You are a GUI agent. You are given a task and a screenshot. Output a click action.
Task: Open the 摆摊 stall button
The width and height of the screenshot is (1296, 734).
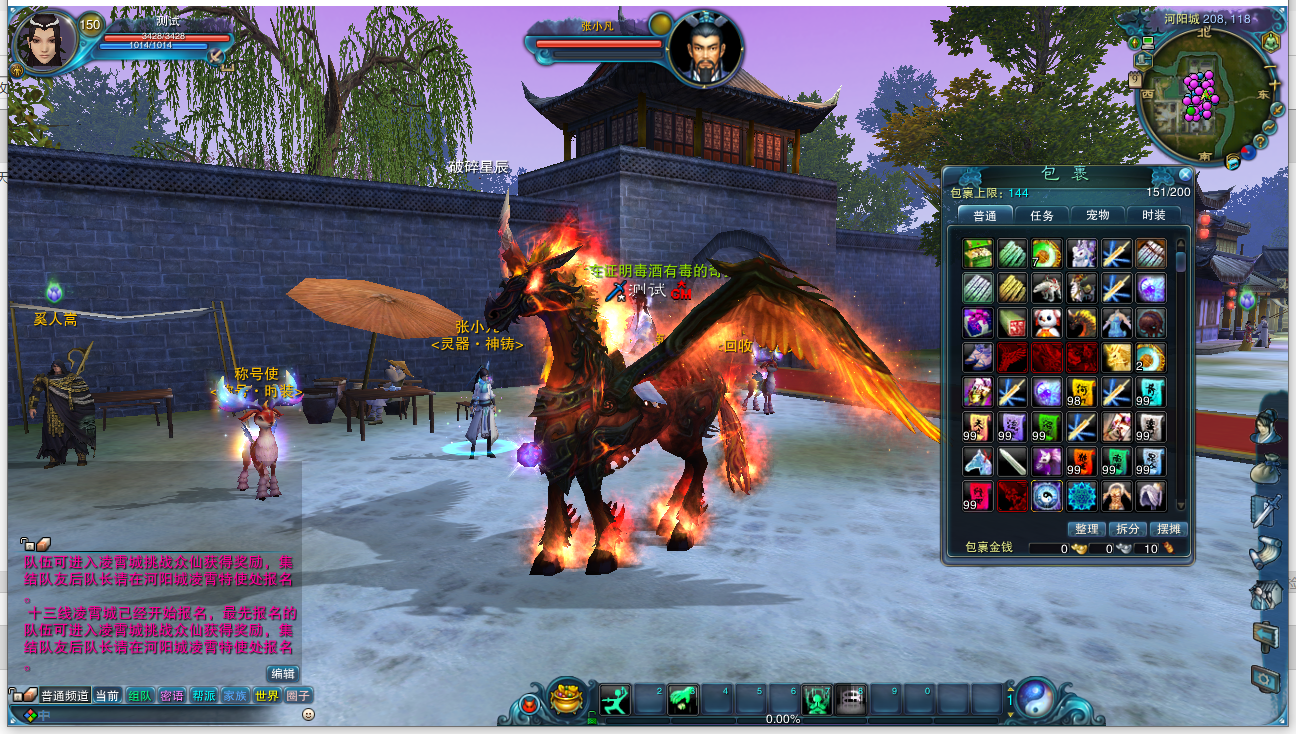1168,529
